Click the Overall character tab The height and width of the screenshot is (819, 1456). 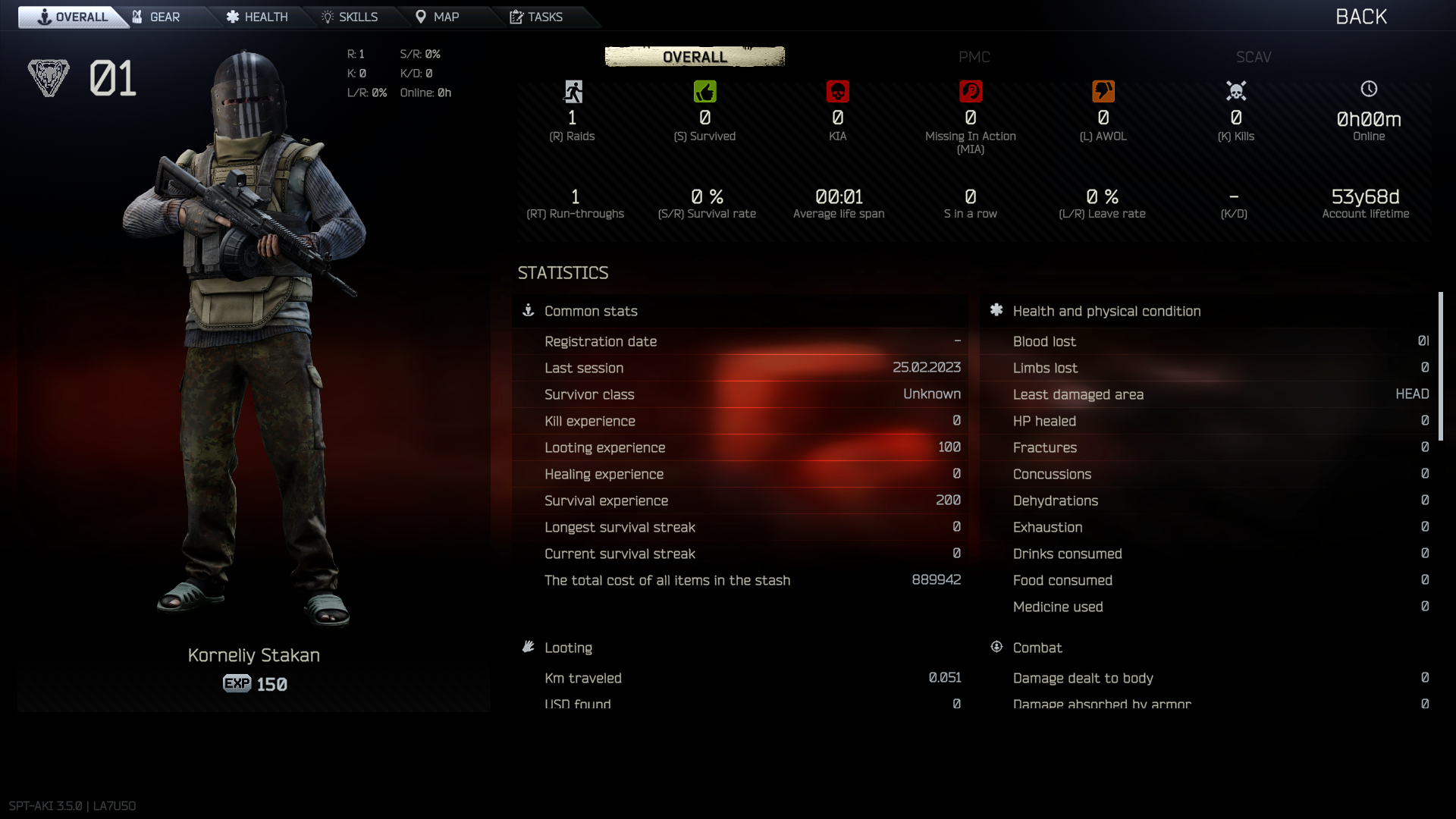click(x=73, y=17)
